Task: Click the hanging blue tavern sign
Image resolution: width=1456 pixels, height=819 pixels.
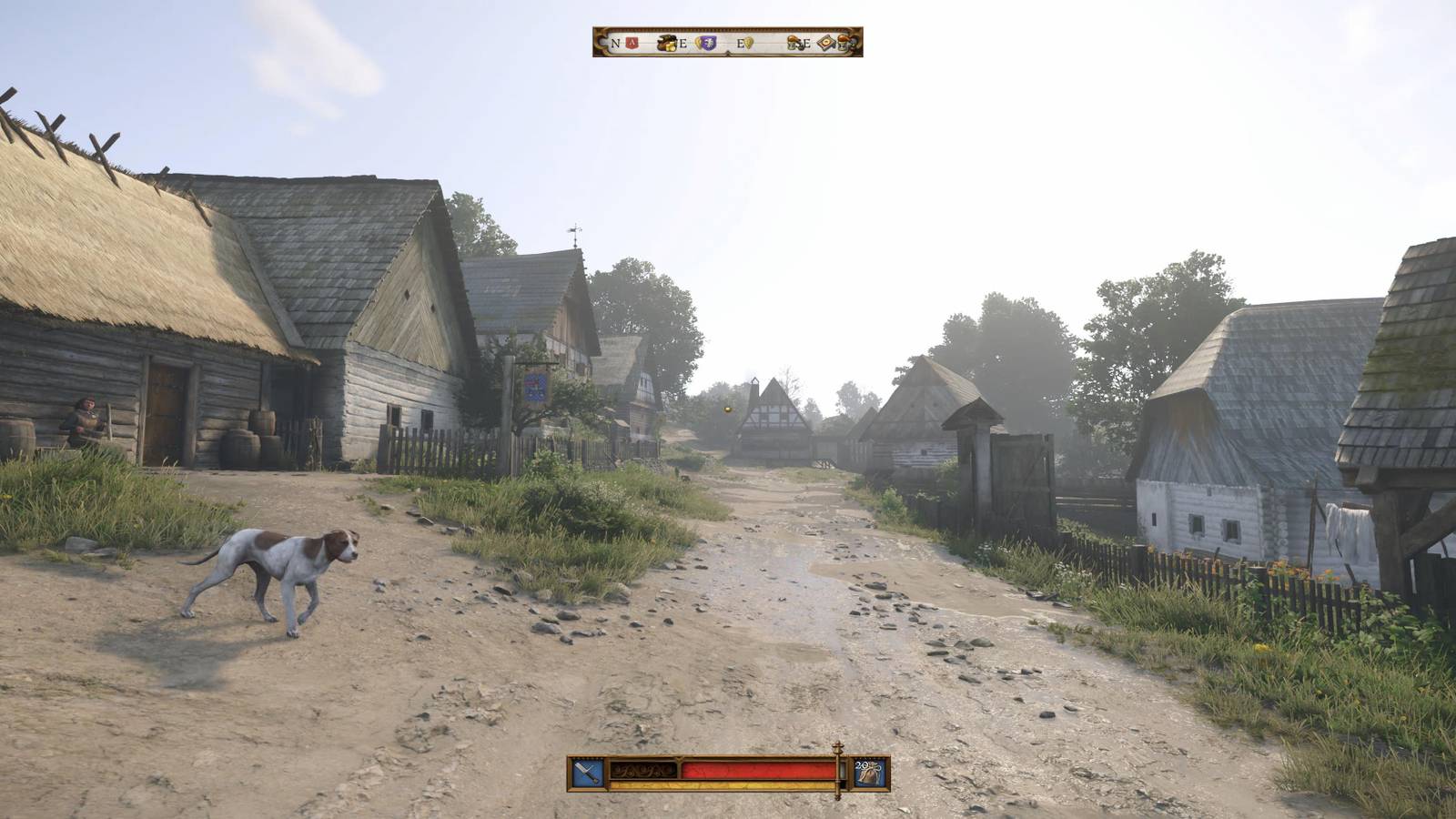Action: pyautogui.click(x=537, y=387)
